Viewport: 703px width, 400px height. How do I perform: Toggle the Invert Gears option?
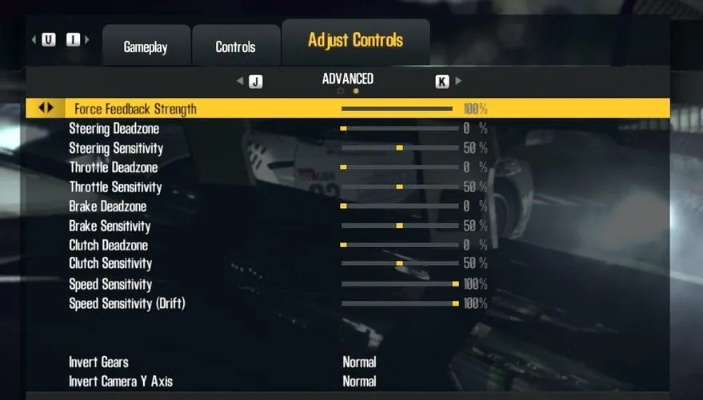[x=359, y=362]
